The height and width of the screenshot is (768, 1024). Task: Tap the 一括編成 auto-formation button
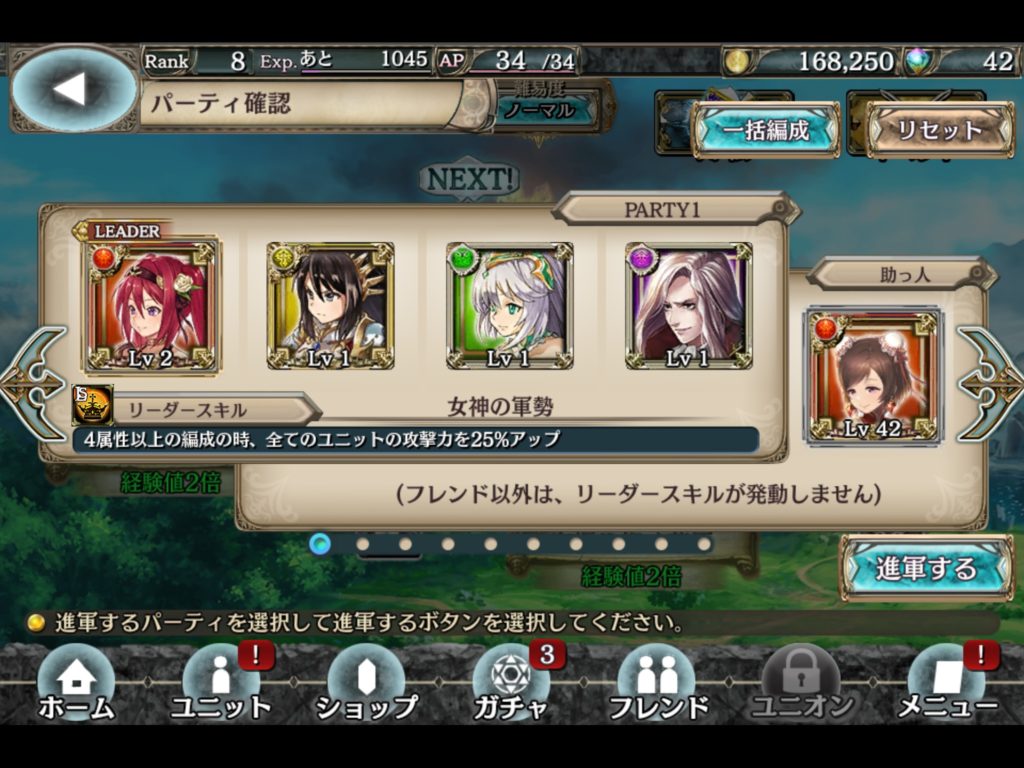(x=765, y=130)
